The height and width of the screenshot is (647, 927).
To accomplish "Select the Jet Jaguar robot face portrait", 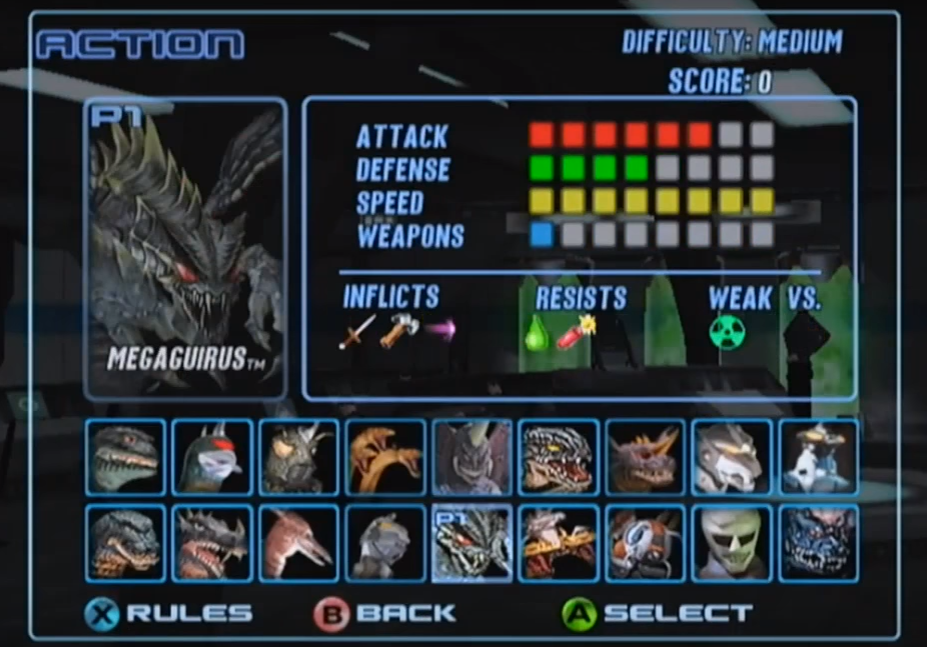I will (732, 543).
